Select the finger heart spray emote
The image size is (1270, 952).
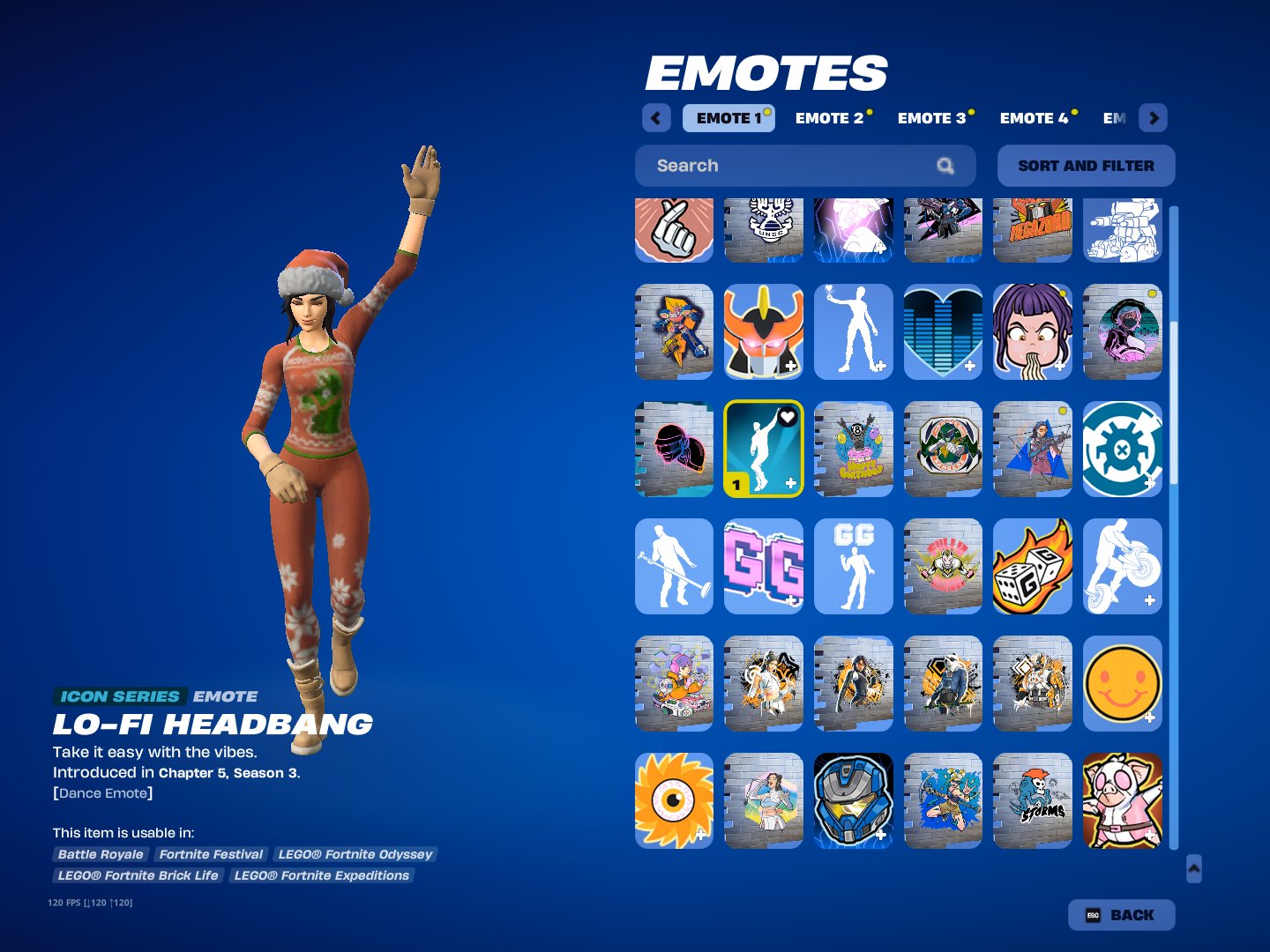pos(674,231)
